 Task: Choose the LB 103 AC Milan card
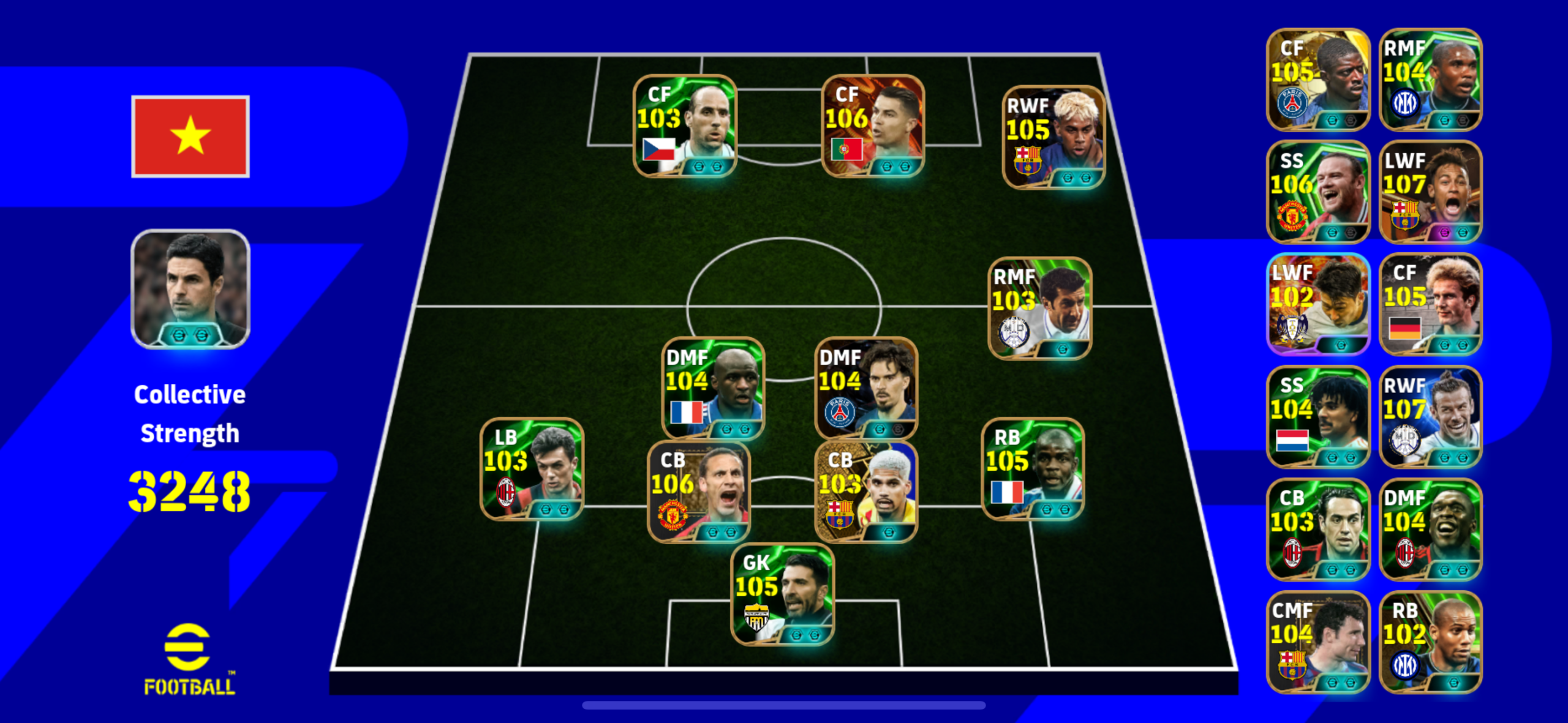tap(532, 469)
